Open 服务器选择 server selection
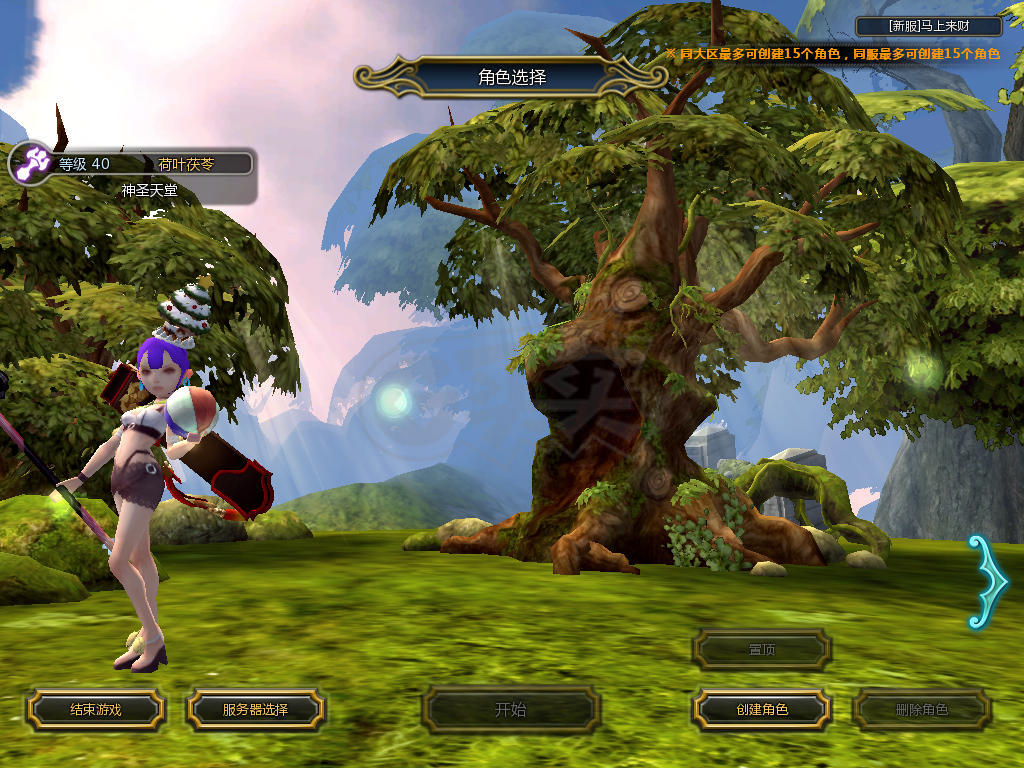Viewport: 1024px width, 768px height. click(255, 710)
